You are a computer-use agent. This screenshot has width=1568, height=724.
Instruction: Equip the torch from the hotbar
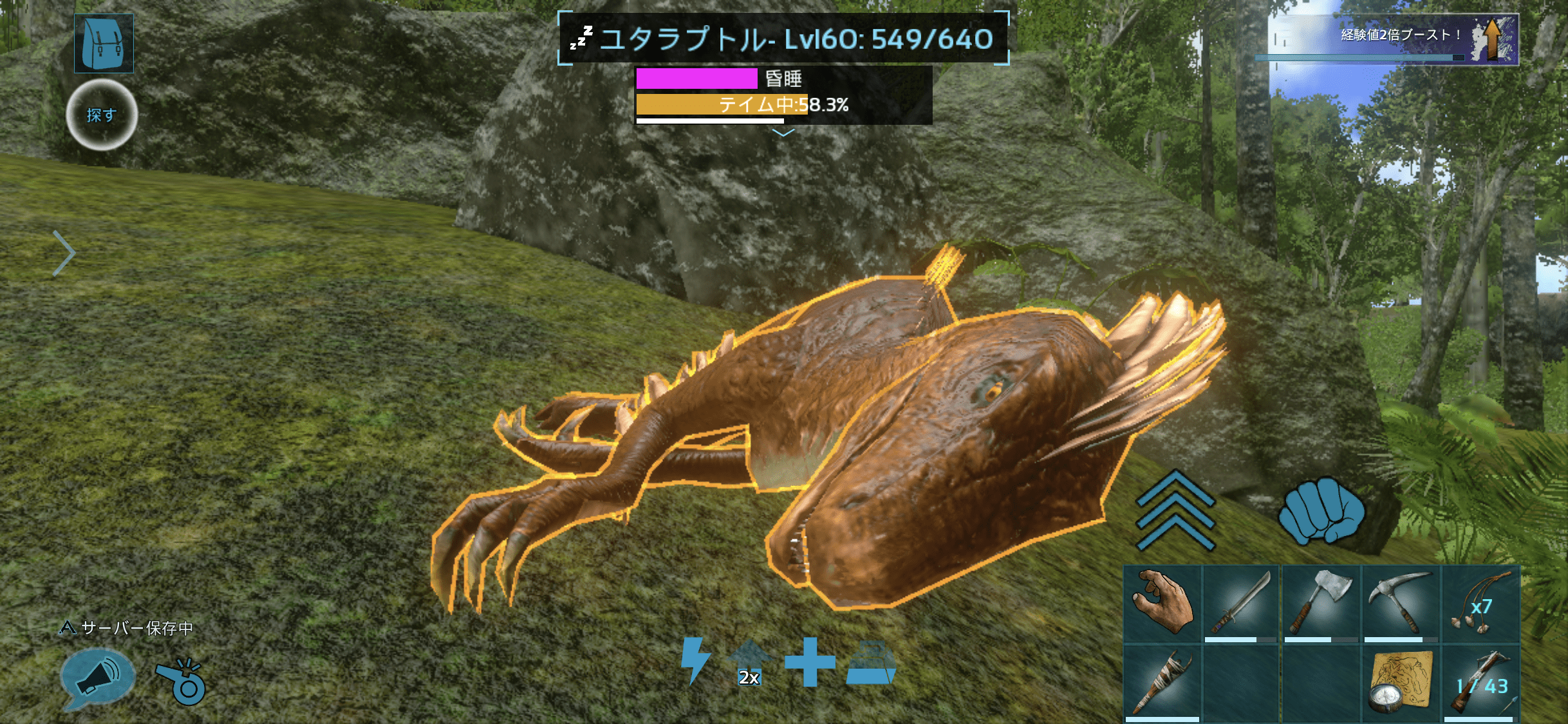point(1162,683)
